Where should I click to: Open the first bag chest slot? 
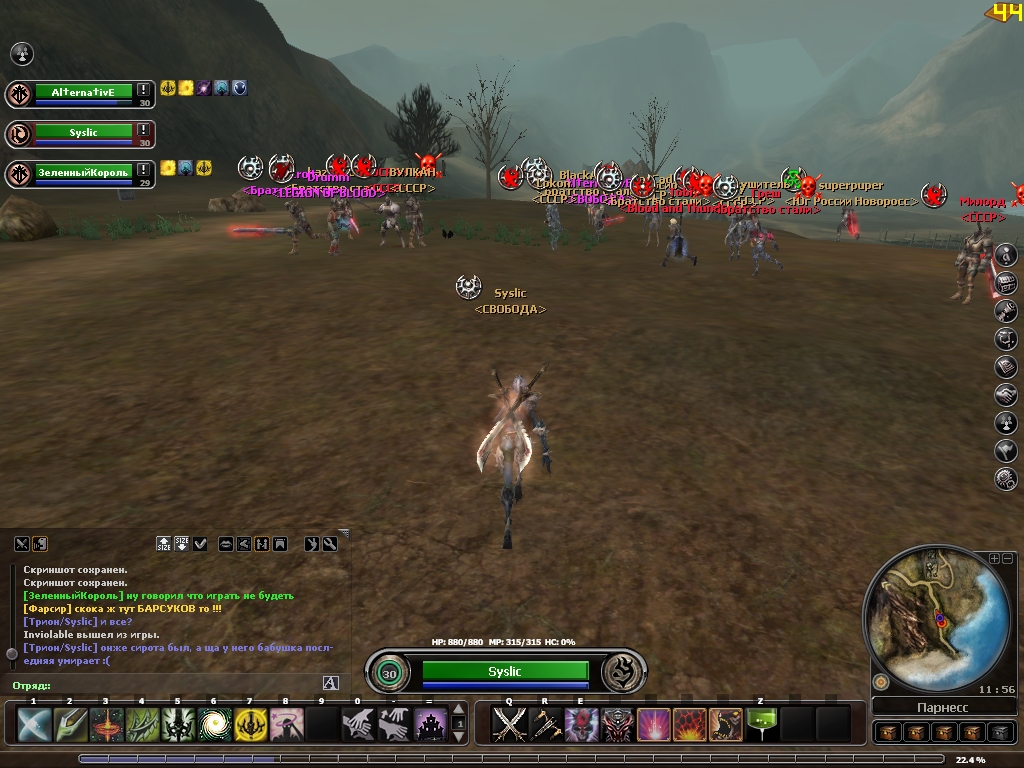tap(889, 732)
